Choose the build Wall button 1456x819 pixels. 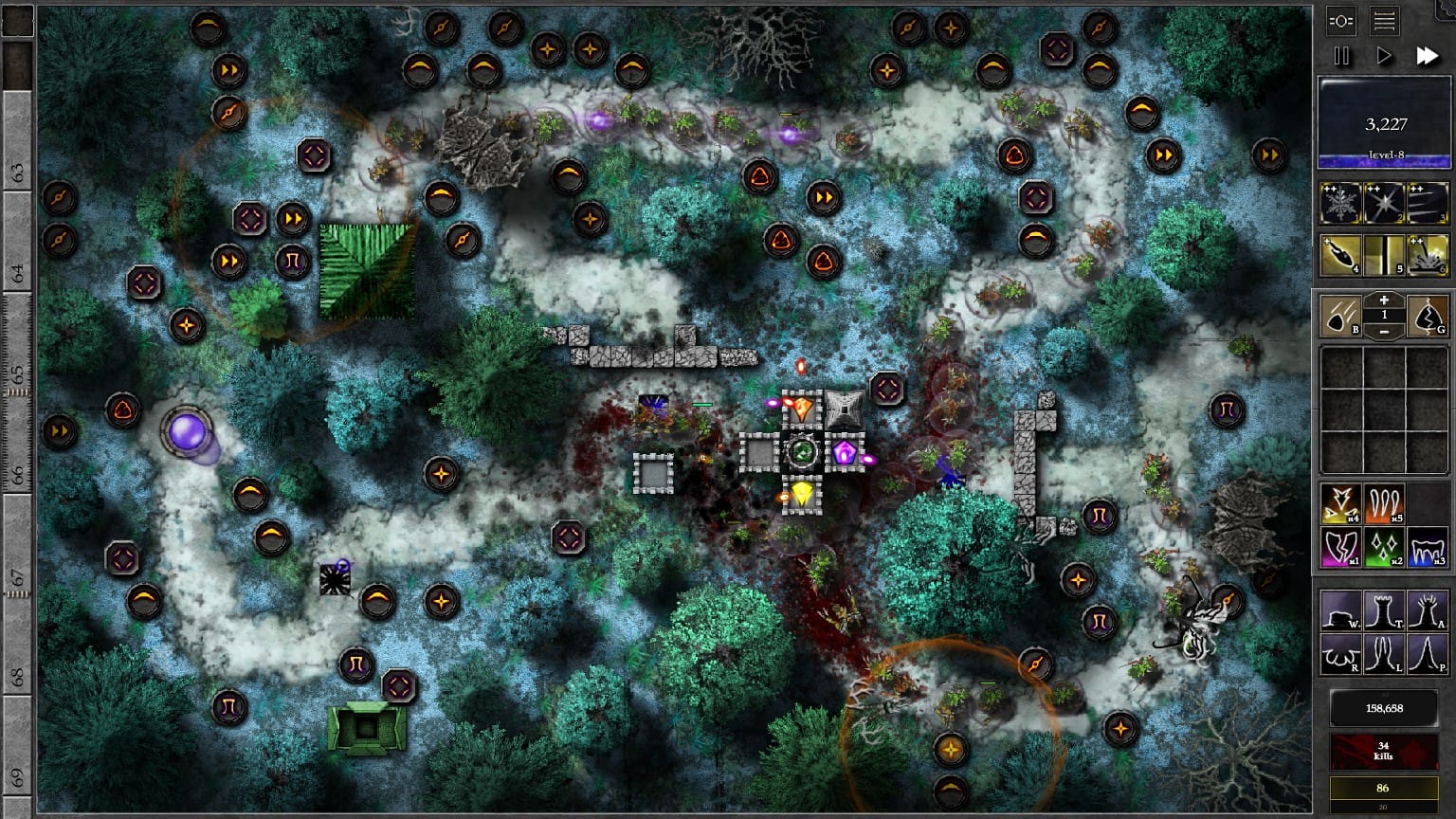coord(1340,610)
